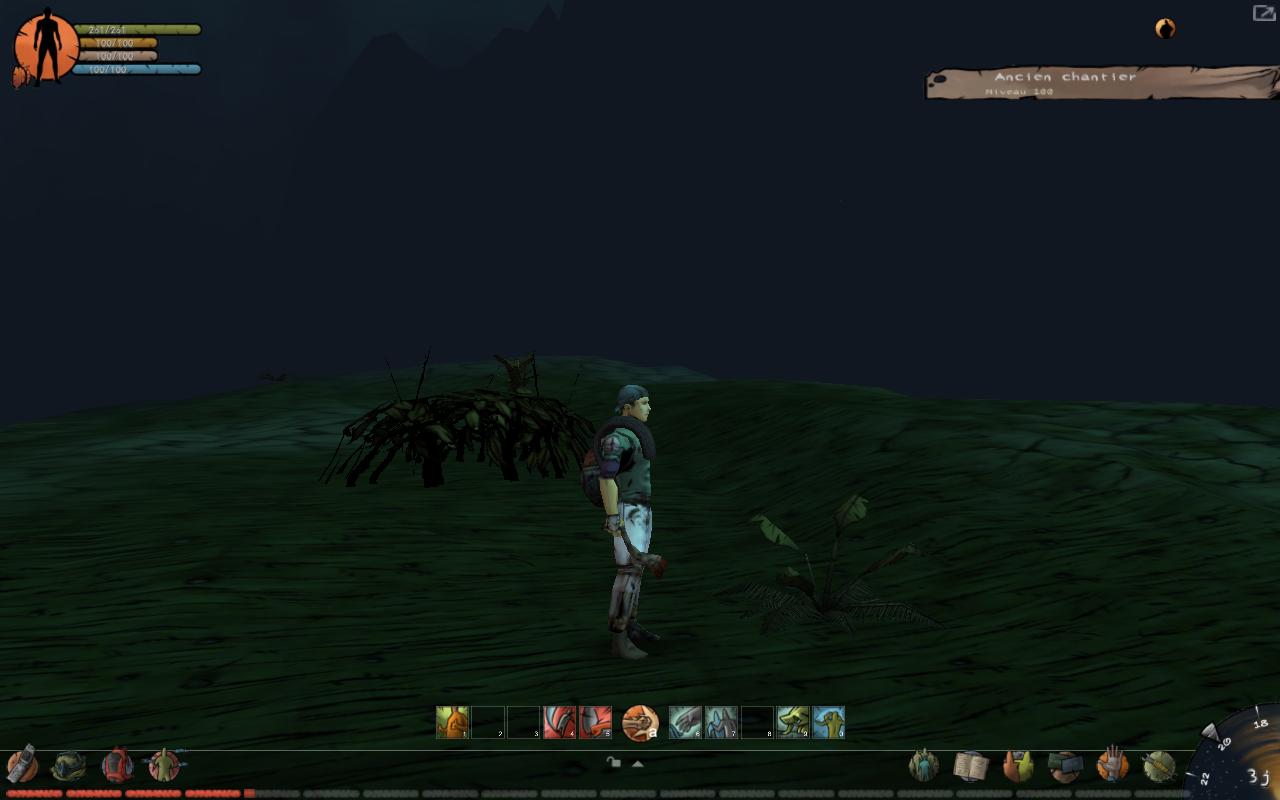Select the yellow-green skill in slot 9
1280x800 pixels.
click(x=793, y=722)
